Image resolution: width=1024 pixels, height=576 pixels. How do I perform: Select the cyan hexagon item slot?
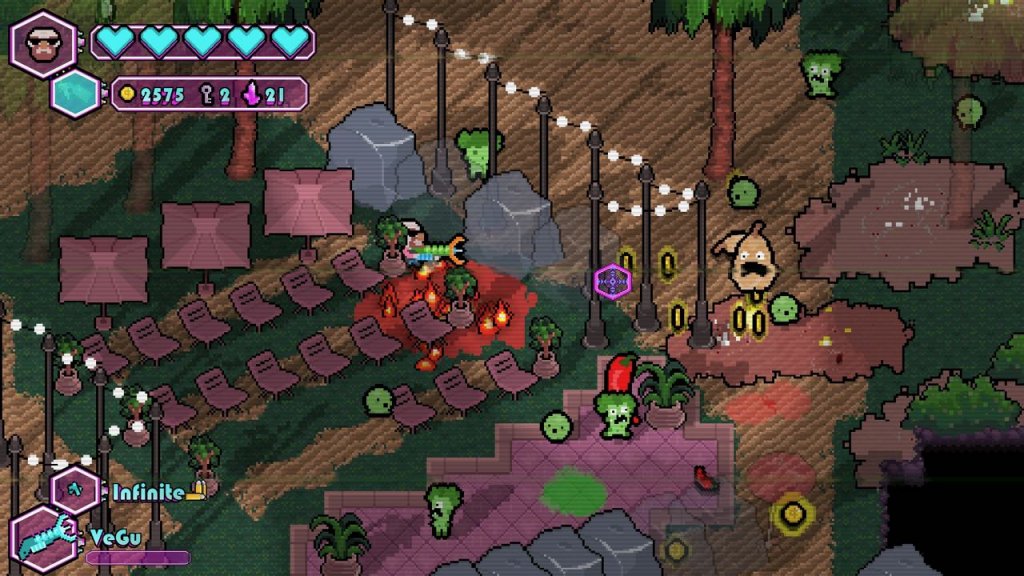coord(77,95)
